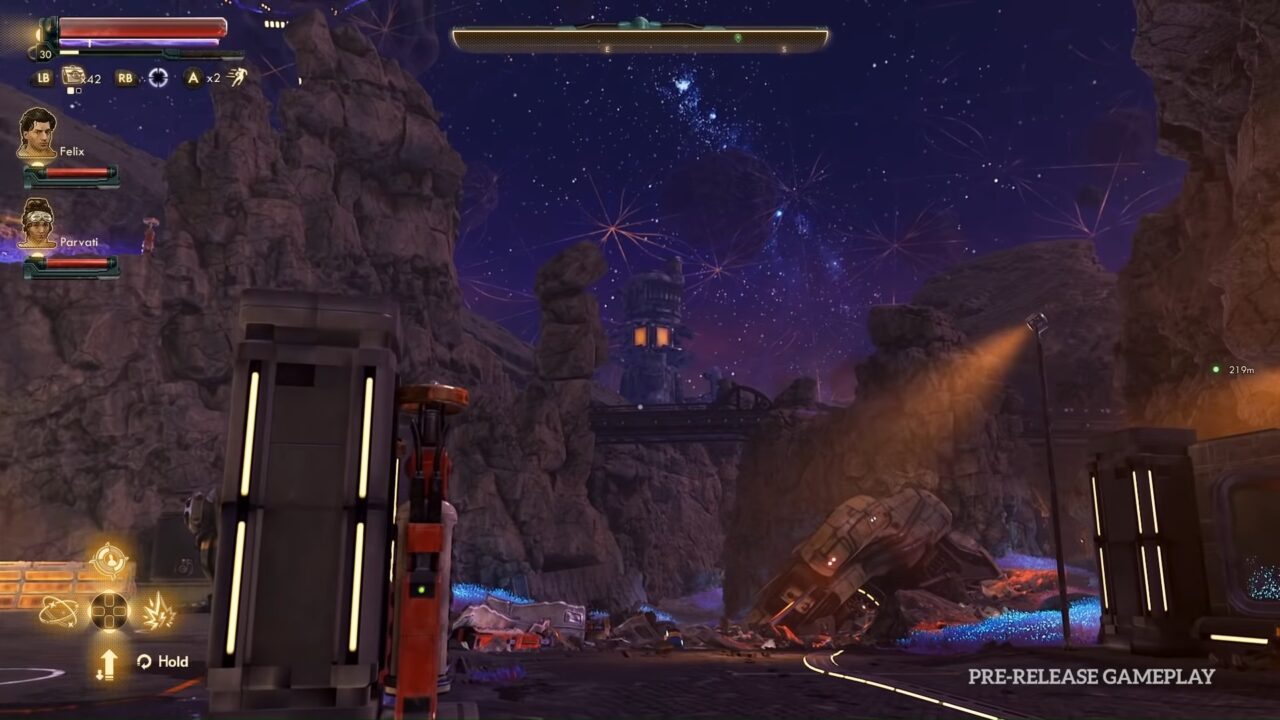The width and height of the screenshot is (1280, 720).
Task: Select Felix's companion portrait
Action: [37, 133]
